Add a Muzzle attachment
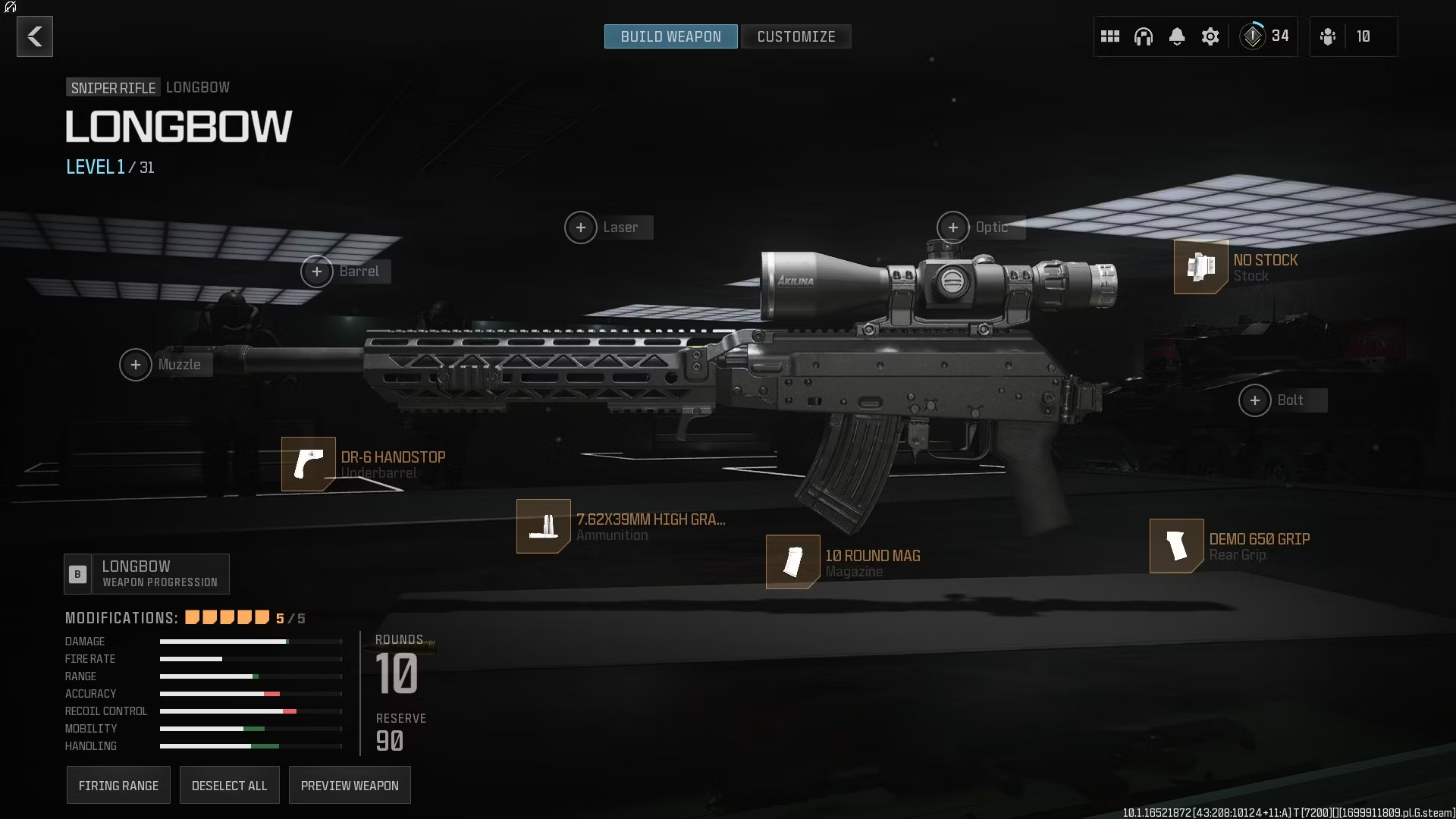This screenshot has width=1456, height=819. pos(136,365)
